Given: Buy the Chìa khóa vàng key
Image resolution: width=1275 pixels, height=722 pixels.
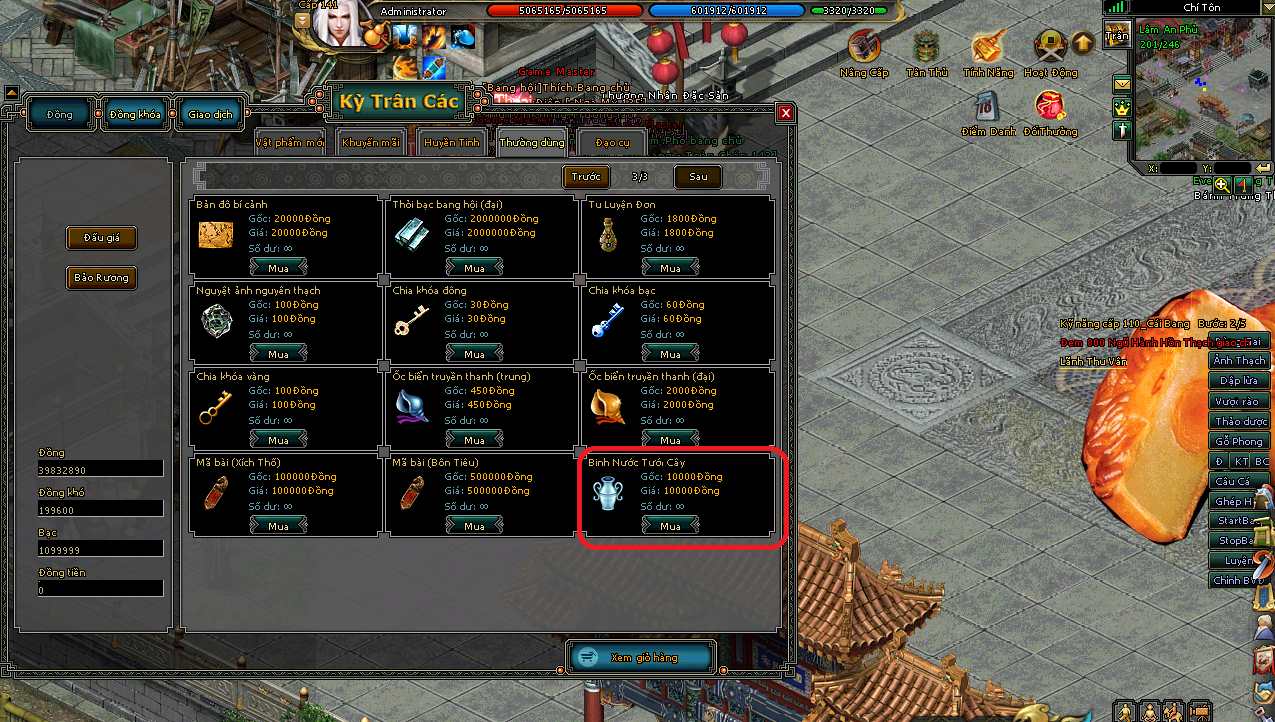Looking at the screenshot, I should [278, 440].
